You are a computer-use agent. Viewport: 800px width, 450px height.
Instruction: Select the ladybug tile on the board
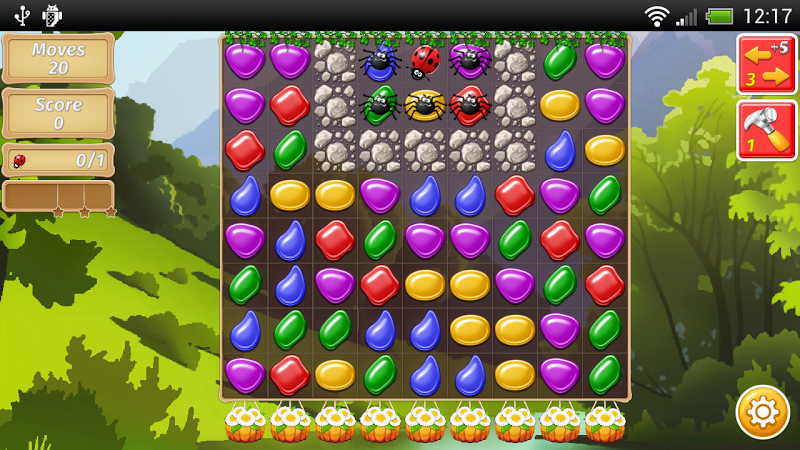tap(425, 60)
